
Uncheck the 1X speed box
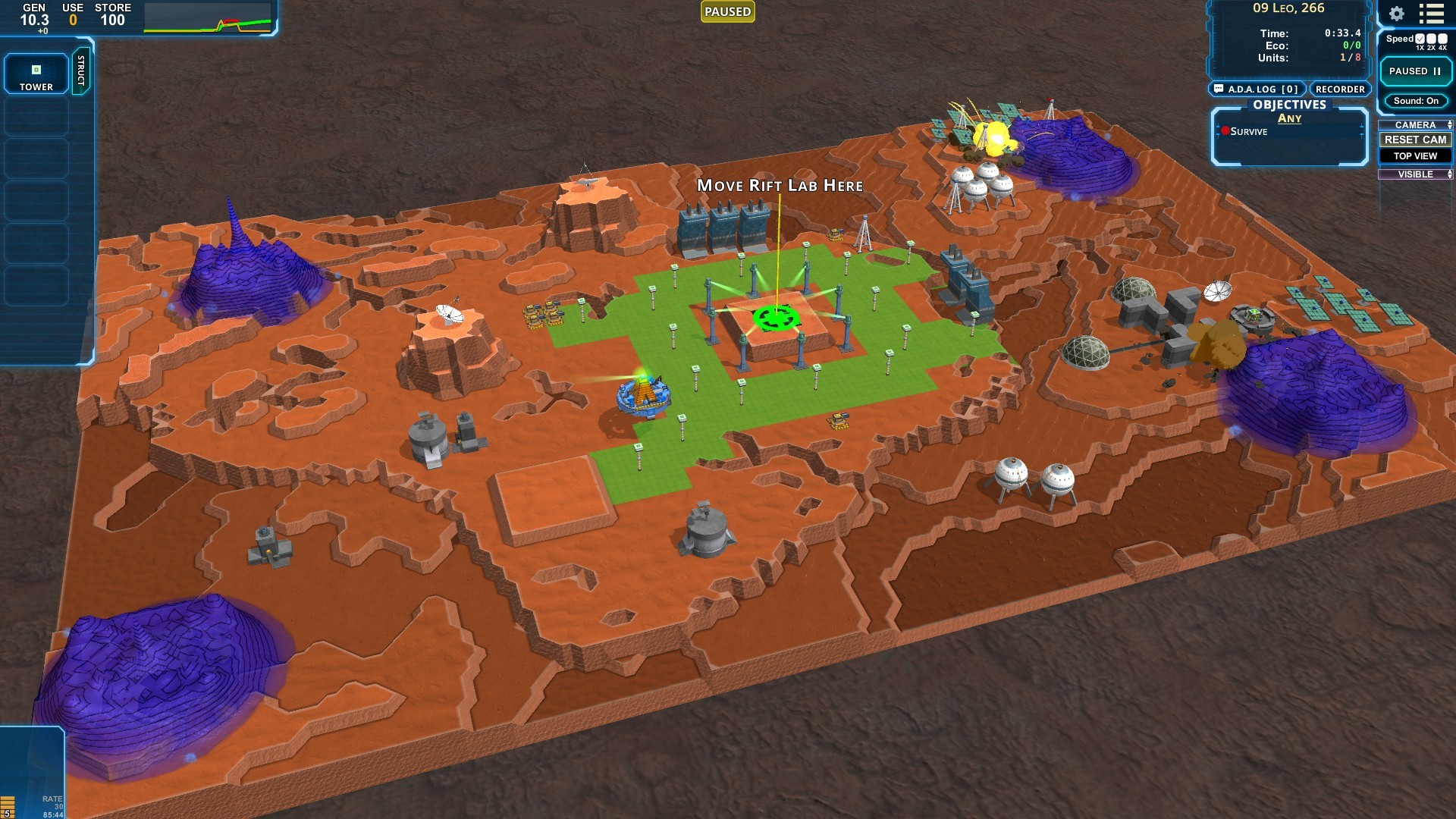[1420, 39]
